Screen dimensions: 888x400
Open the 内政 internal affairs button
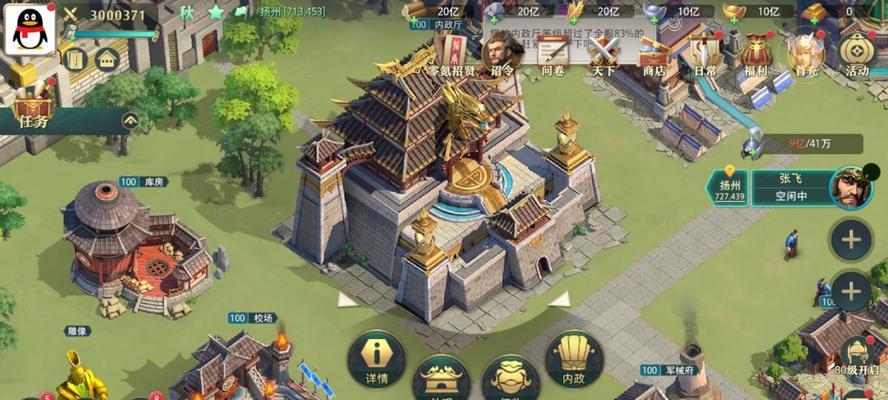(x=573, y=358)
